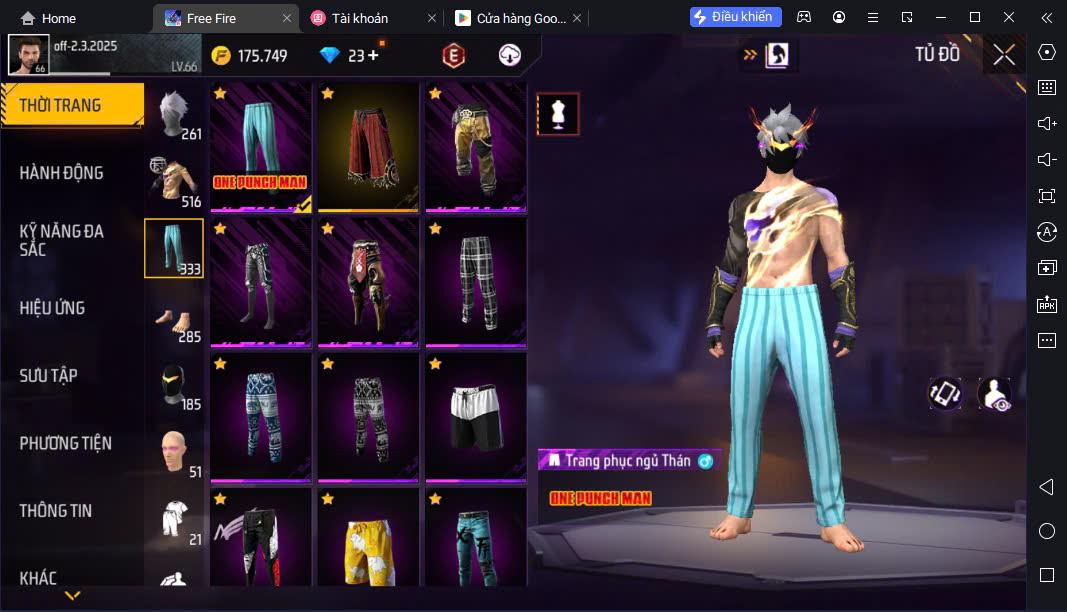Select the white and black shorts
Screen dimensions: 1067x612
(x=475, y=416)
